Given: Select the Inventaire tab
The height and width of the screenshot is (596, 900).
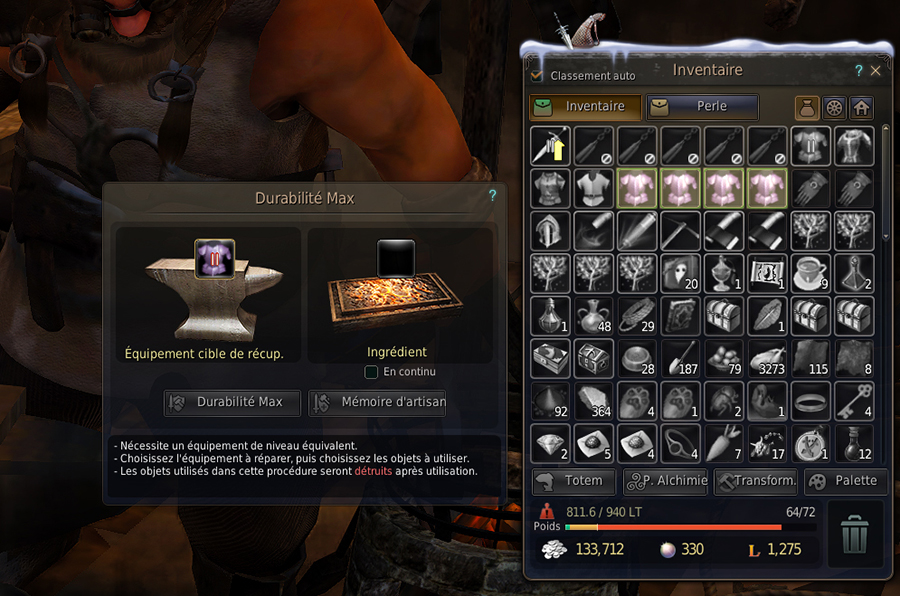Looking at the screenshot, I should point(585,106).
